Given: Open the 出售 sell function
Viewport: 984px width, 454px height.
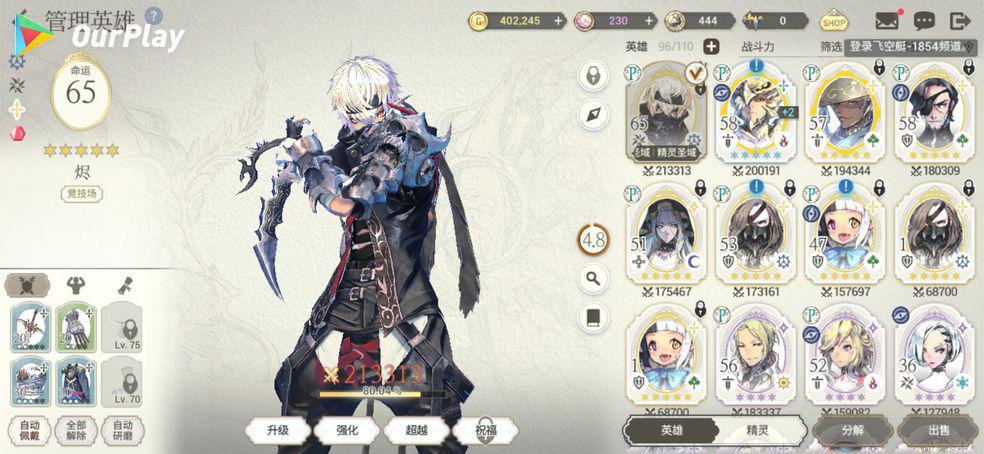Looking at the screenshot, I should (938, 431).
